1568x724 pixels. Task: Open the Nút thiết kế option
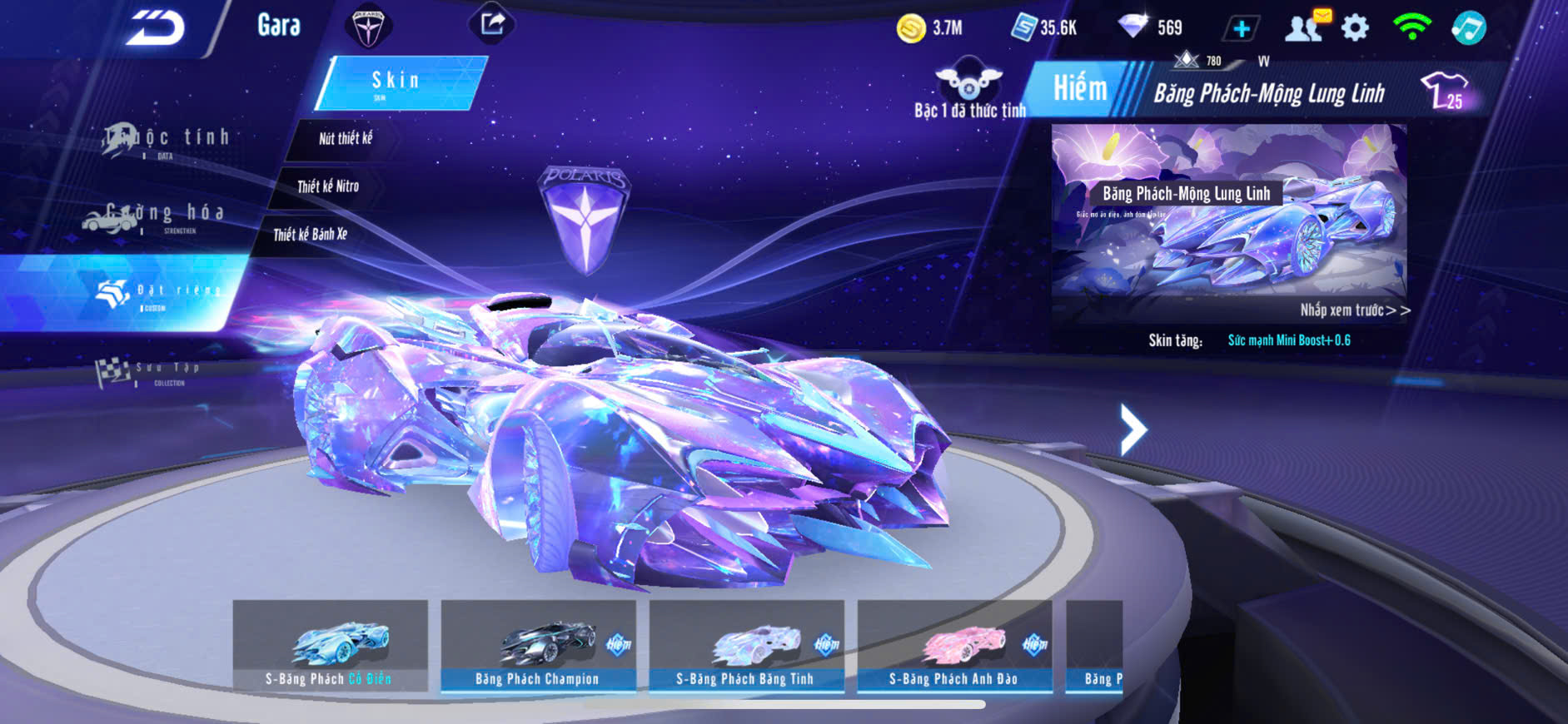345,139
